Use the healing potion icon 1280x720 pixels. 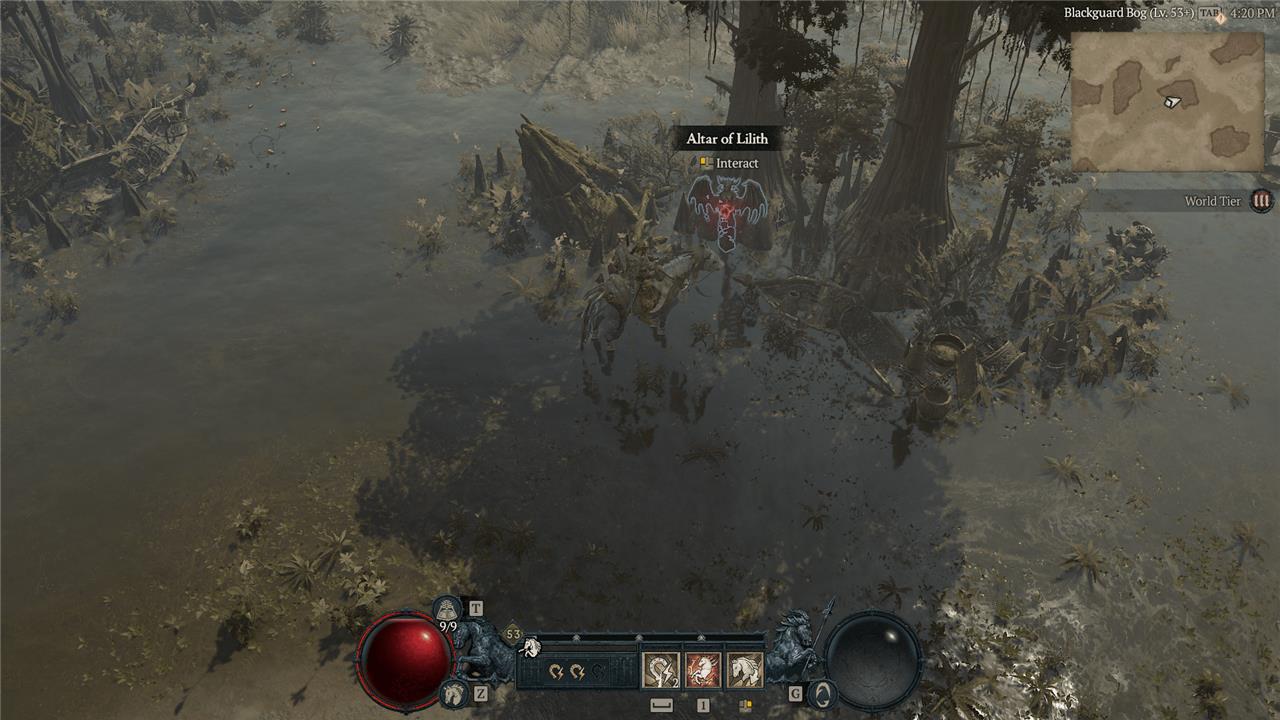tap(447, 609)
